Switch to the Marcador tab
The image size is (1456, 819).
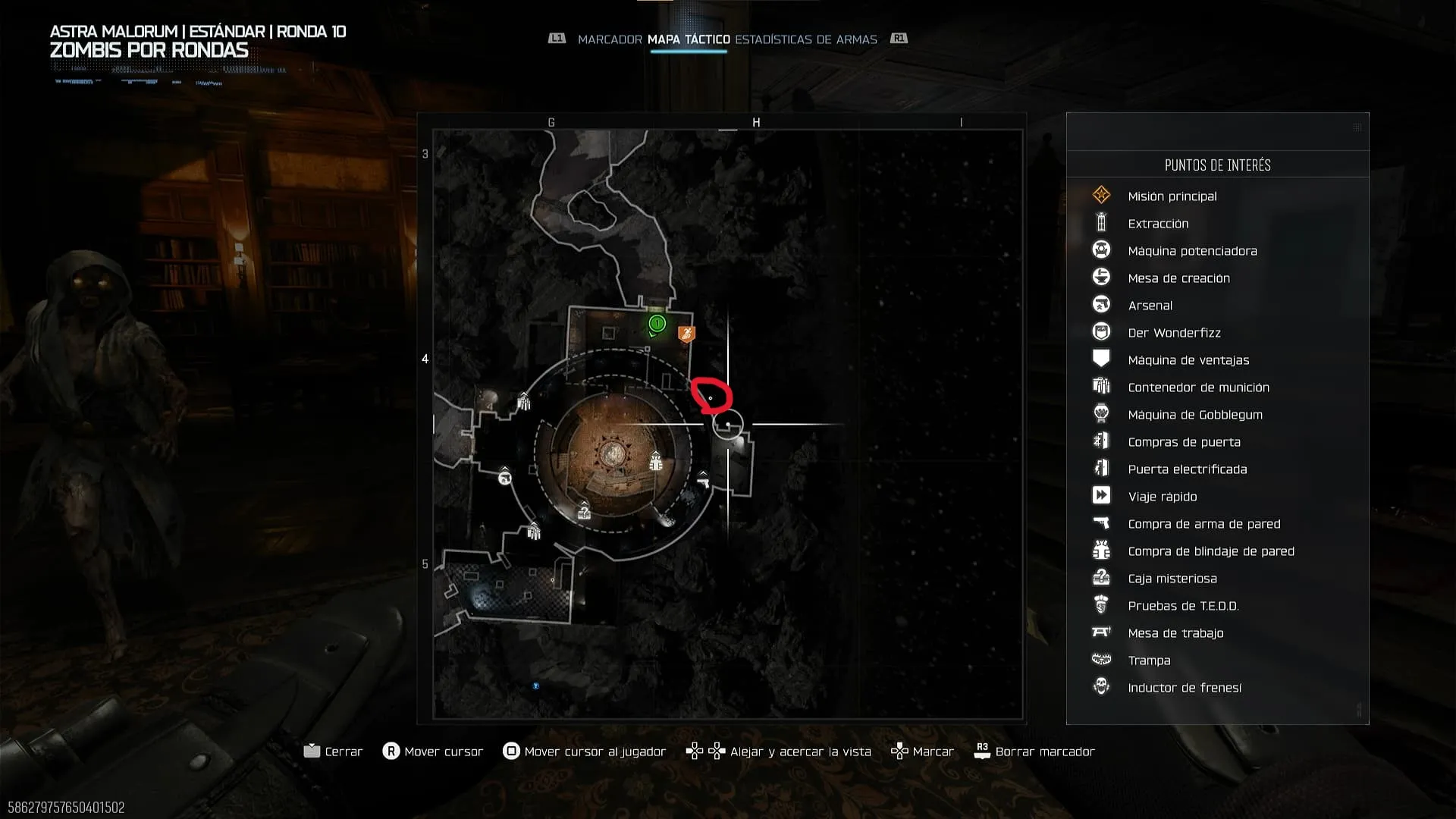[x=609, y=39]
